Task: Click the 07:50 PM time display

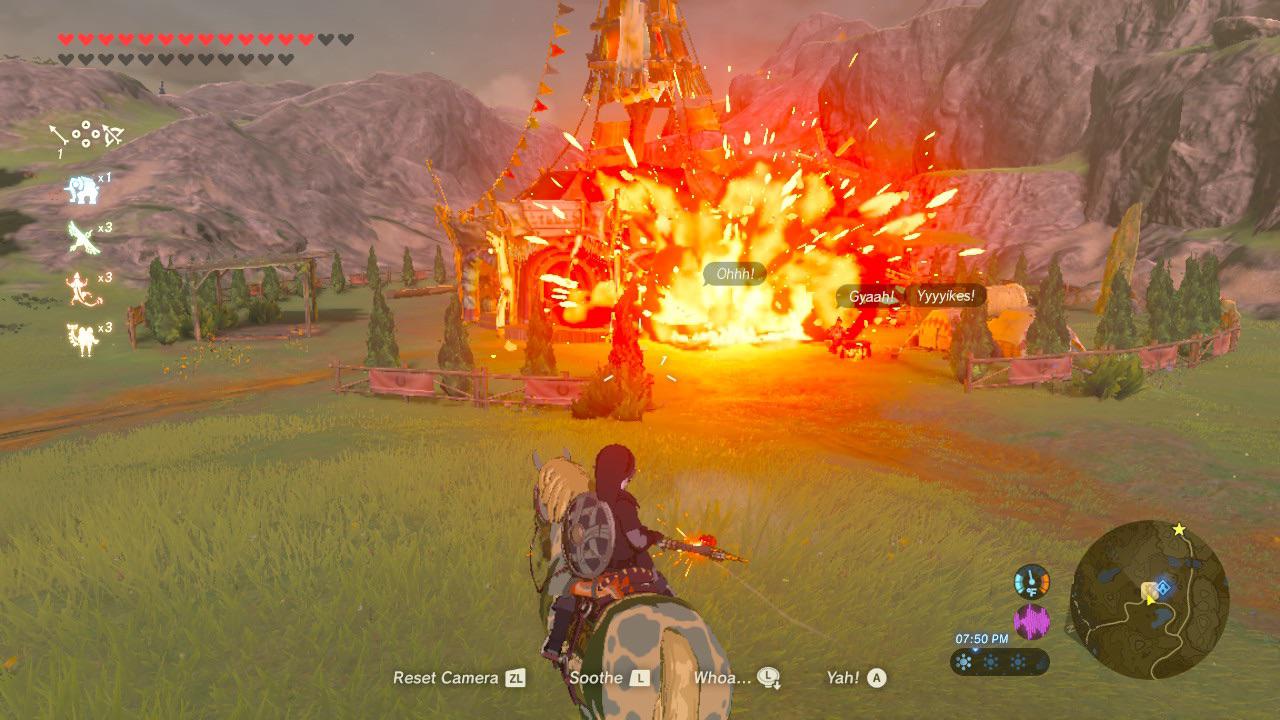Action: (x=981, y=638)
